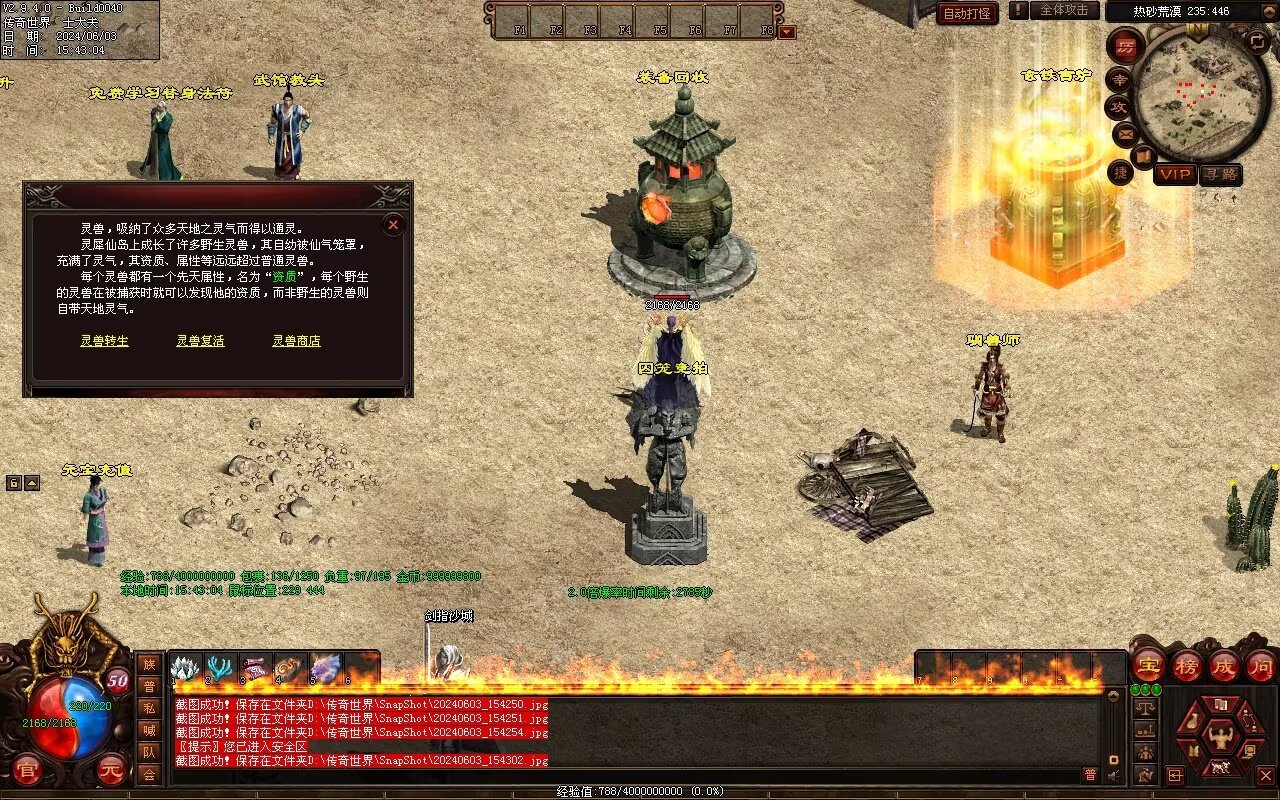Select the 灵兽复活 dialogue option

click(x=200, y=341)
